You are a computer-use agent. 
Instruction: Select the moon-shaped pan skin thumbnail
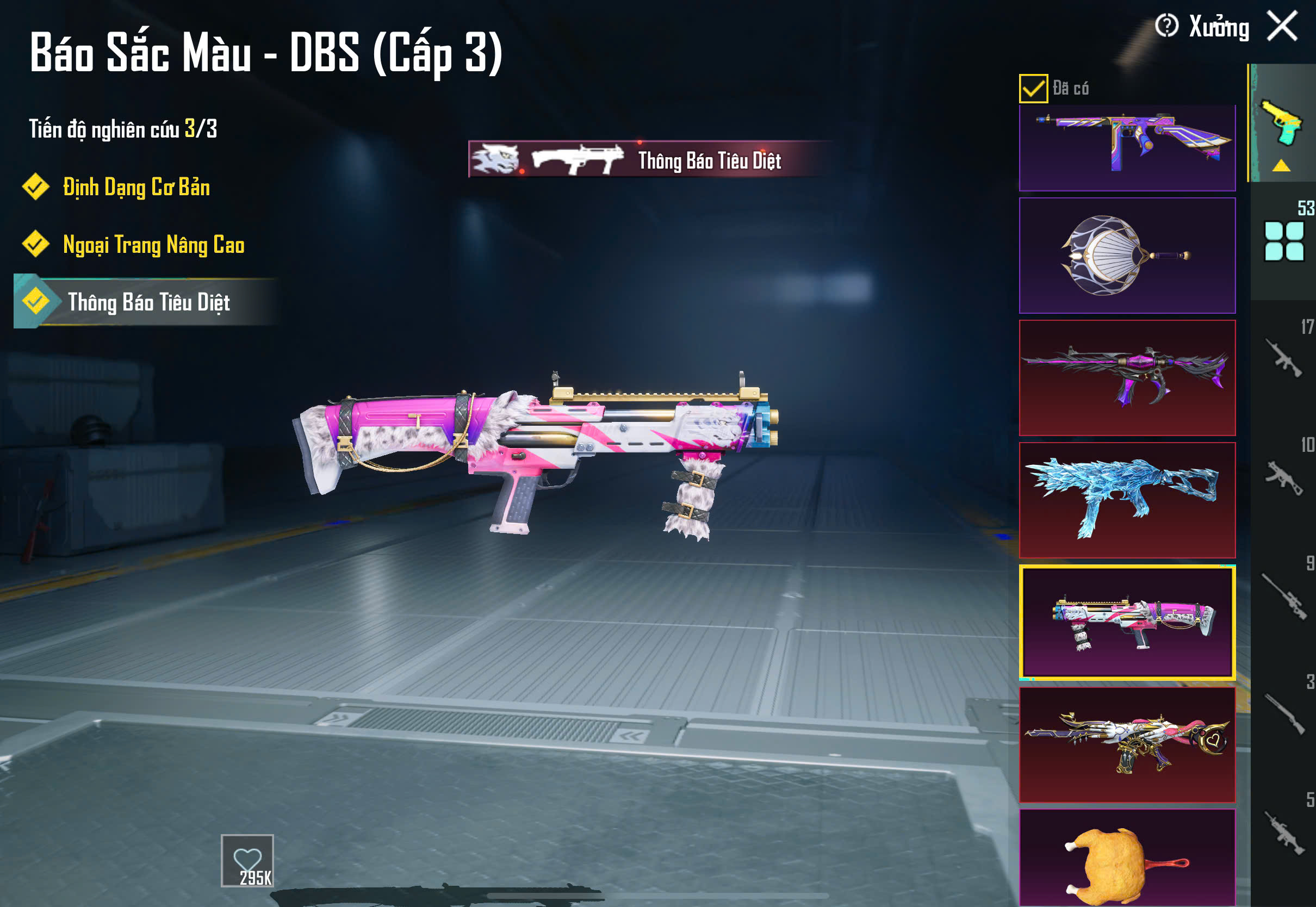(x=1127, y=256)
